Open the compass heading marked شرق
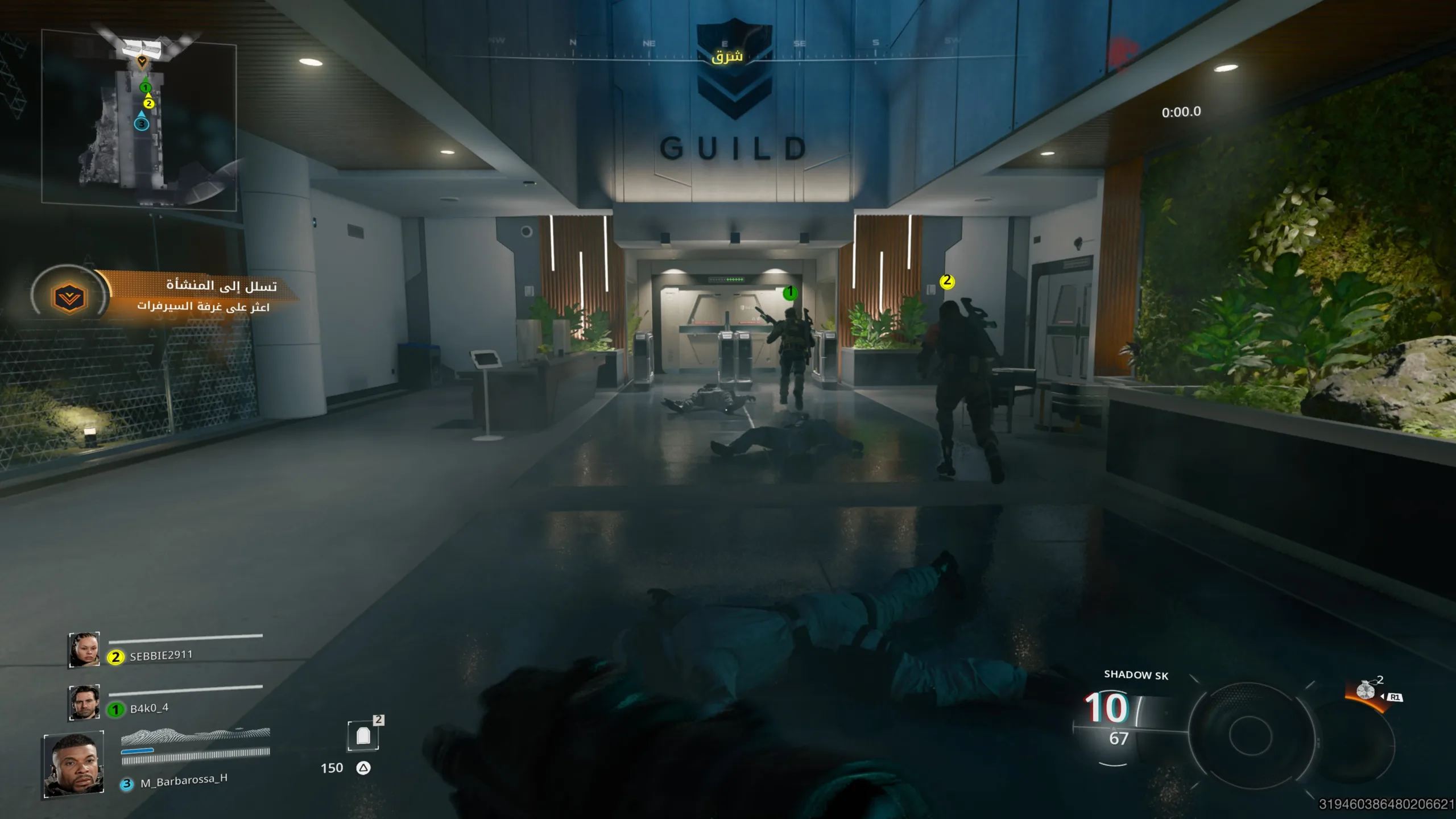1456x819 pixels. click(726, 56)
